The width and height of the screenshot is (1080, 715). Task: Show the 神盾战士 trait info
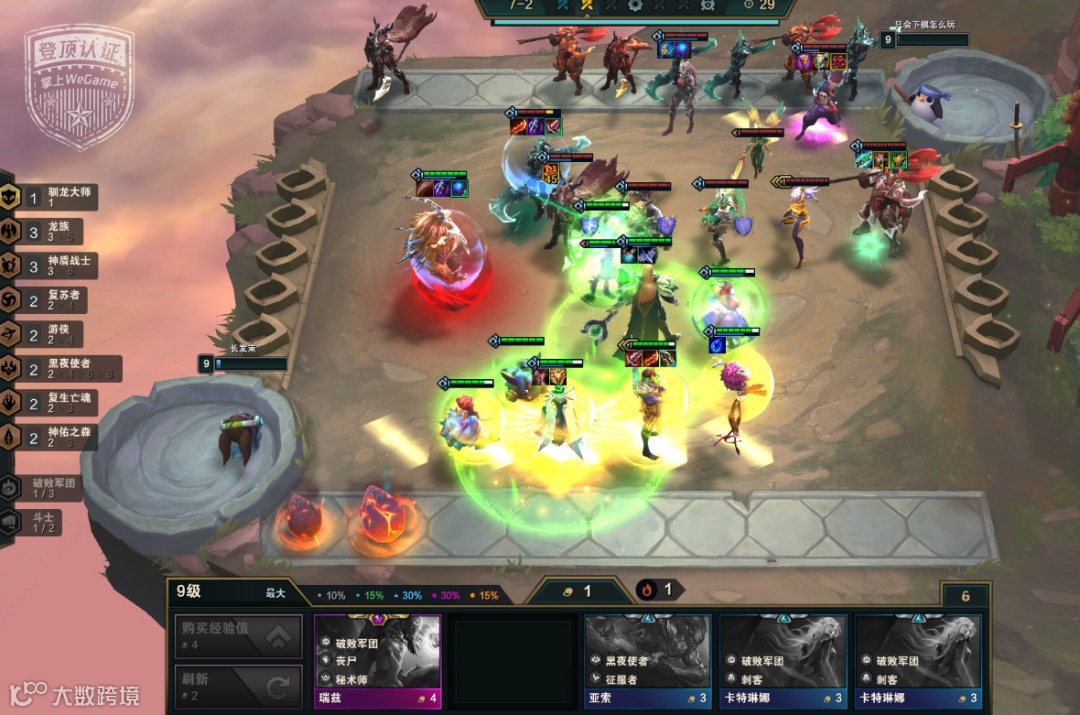coord(50,265)
